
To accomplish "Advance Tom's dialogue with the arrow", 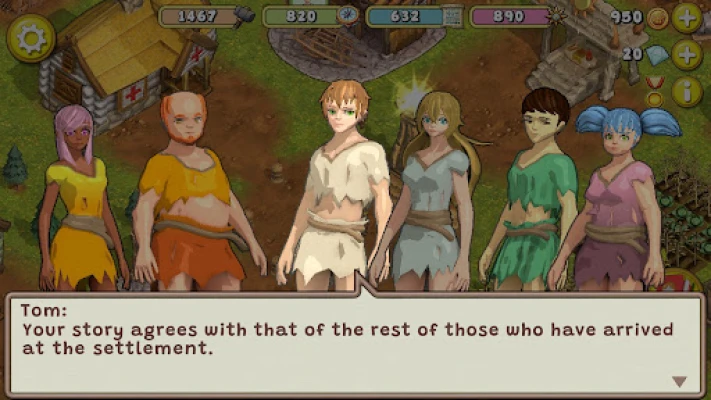I will [680, 381].
